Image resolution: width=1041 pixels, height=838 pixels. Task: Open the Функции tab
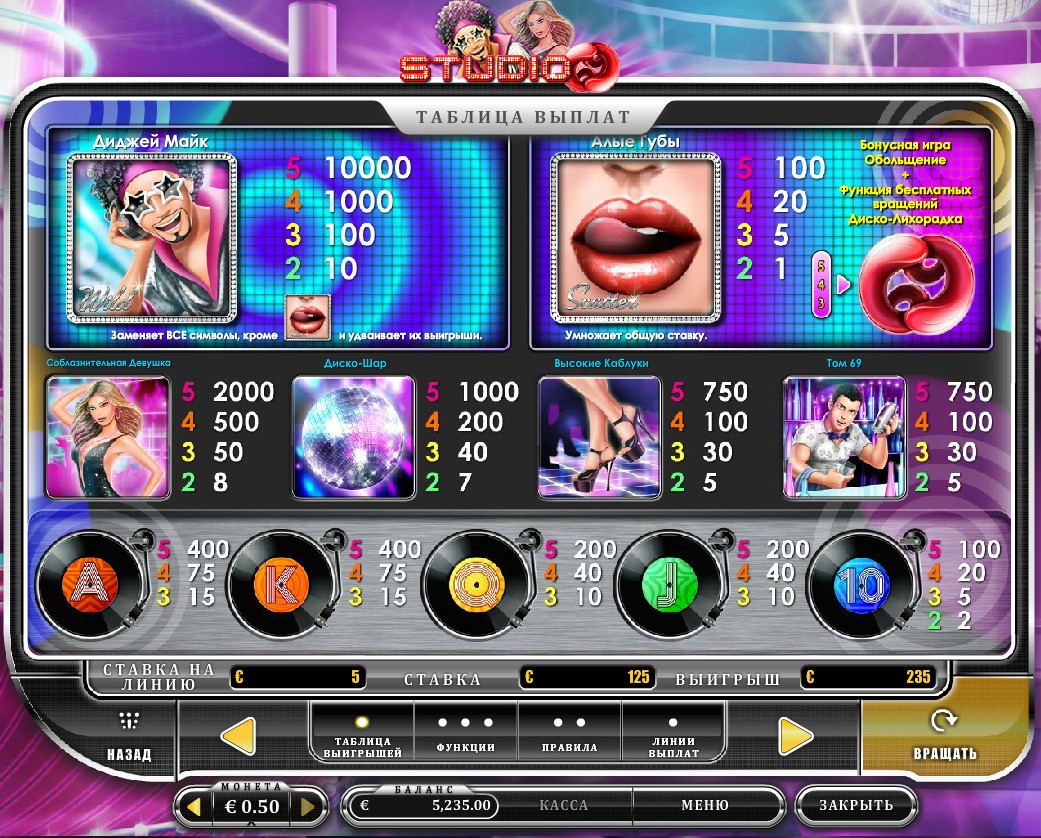pyautogui.click(x=466, y=736)
